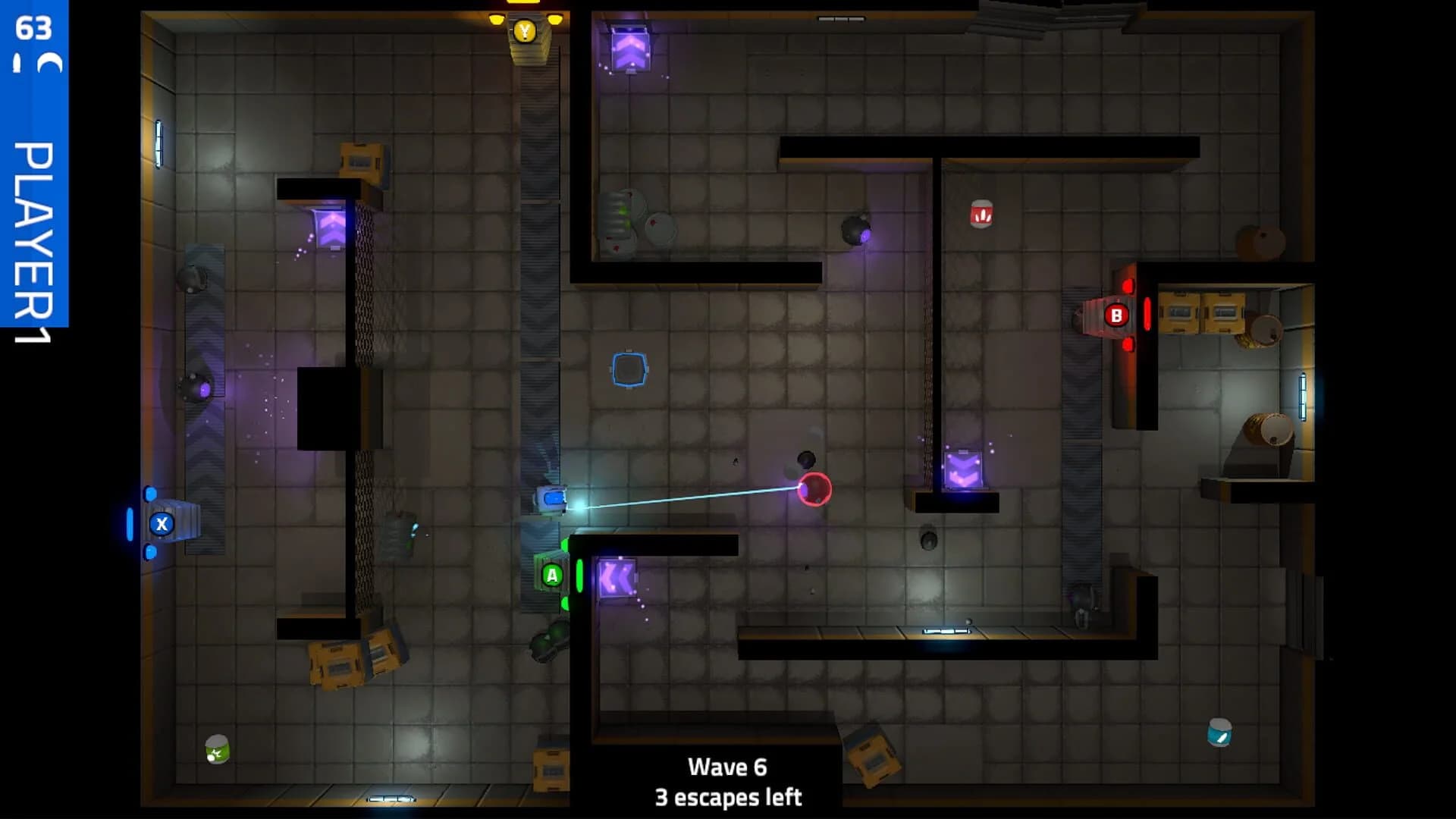
Task: Select the blue X button marker on left wall
Action: (161, 522)
